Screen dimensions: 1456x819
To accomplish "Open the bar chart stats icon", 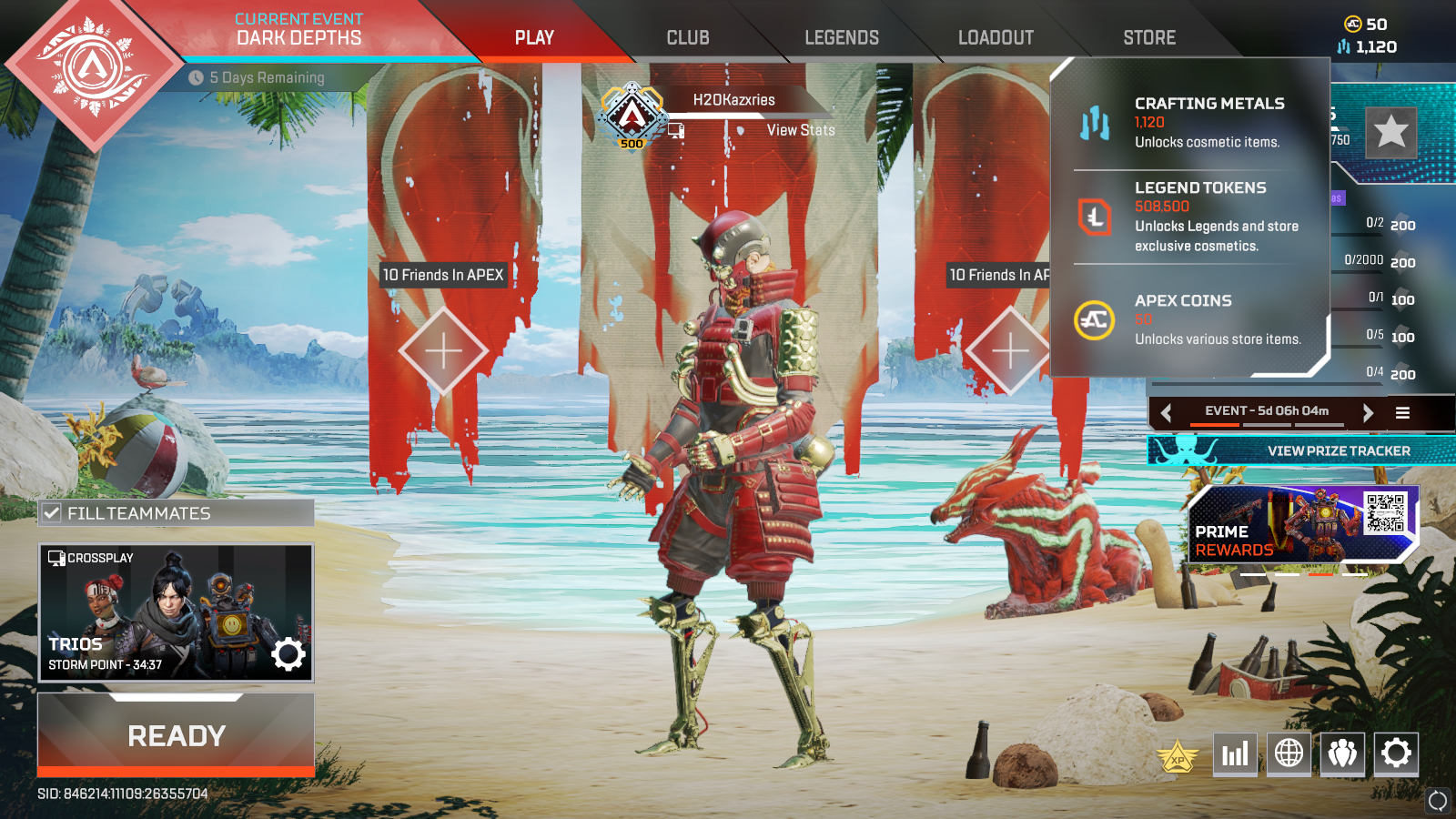I will (1235, 753).
